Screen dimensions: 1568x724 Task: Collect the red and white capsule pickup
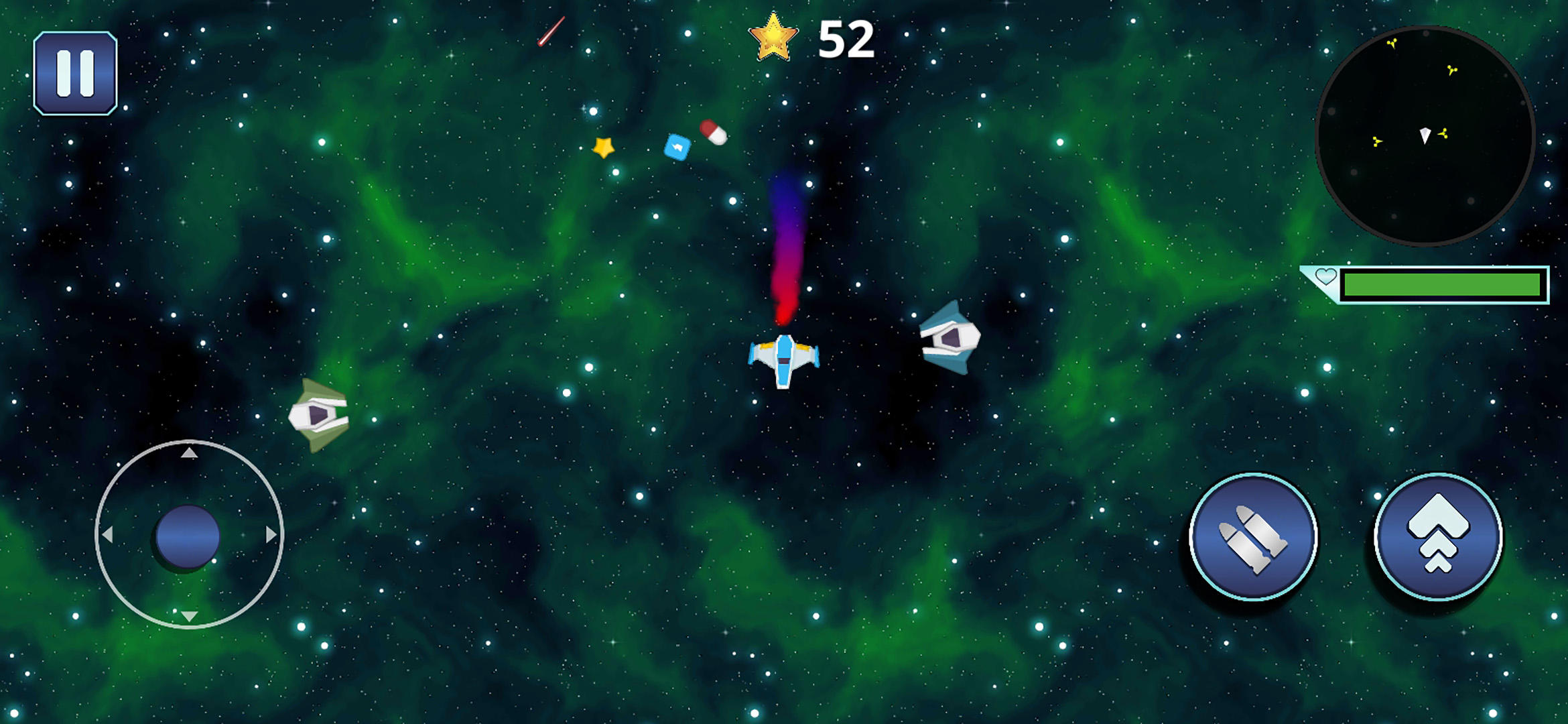(x=714, y=133)
